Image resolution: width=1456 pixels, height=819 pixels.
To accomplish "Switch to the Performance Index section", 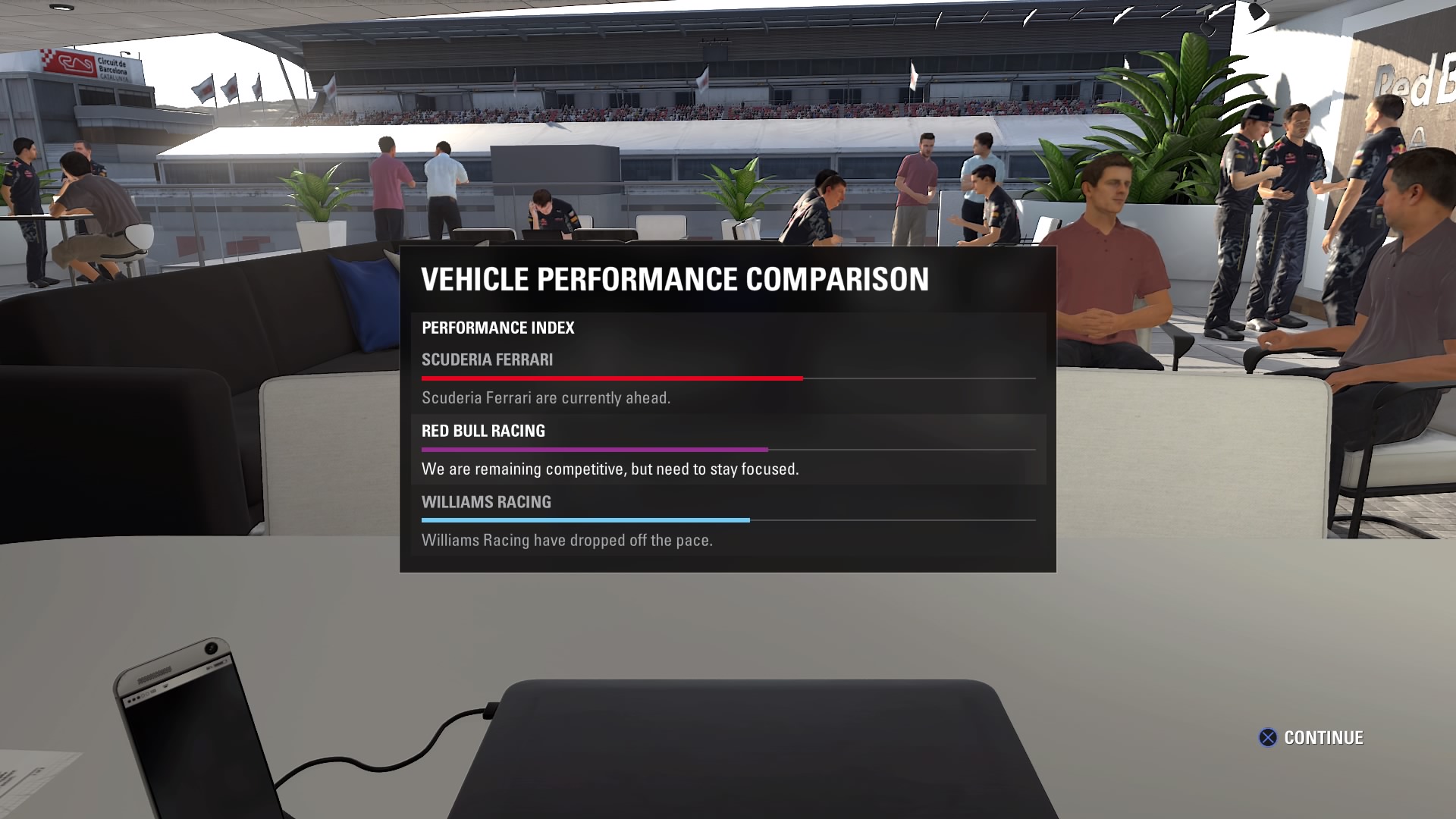I will 497,328.
